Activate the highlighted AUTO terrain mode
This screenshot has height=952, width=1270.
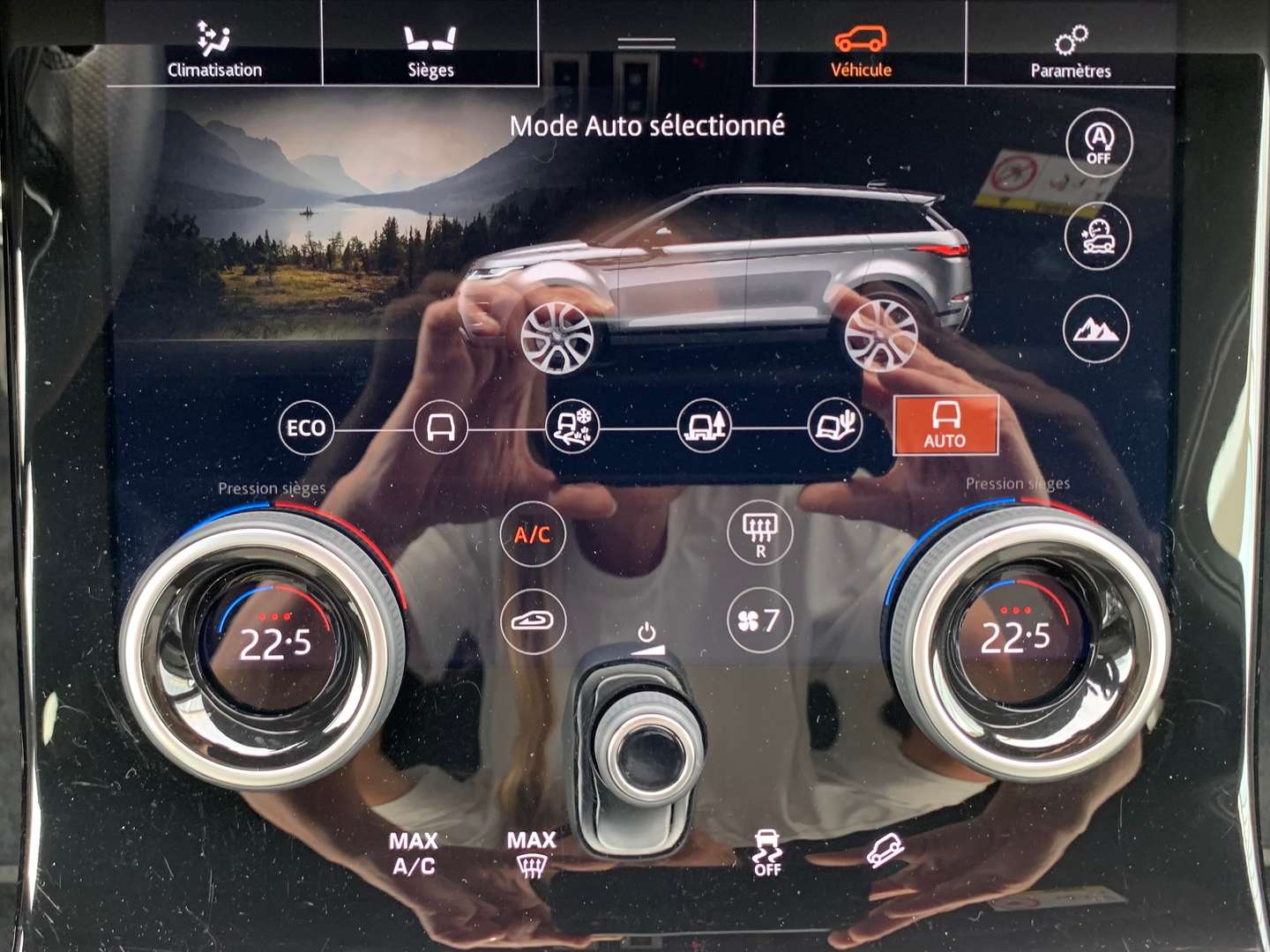(x=945, y=426)
